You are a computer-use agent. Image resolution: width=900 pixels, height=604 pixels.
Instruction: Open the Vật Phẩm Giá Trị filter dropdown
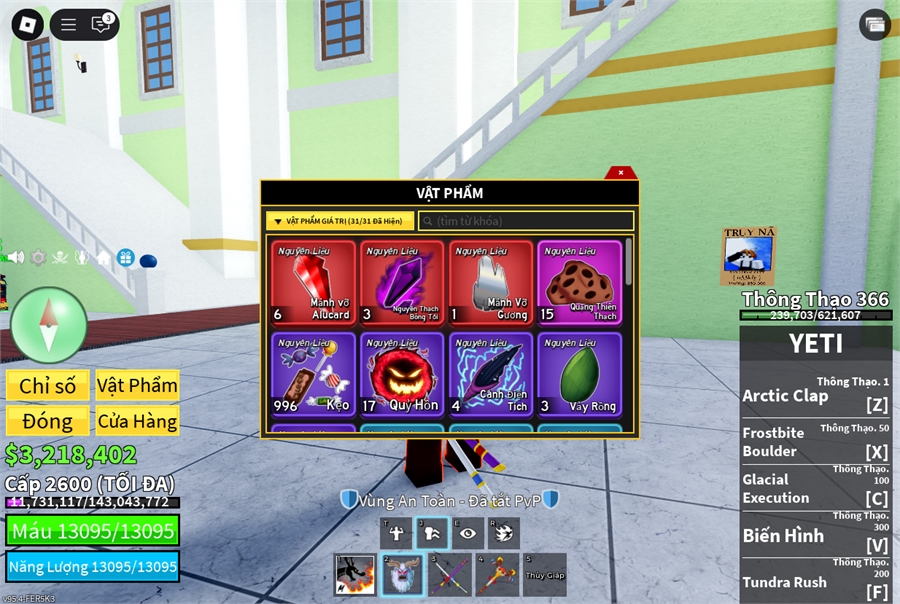point(340,221)
